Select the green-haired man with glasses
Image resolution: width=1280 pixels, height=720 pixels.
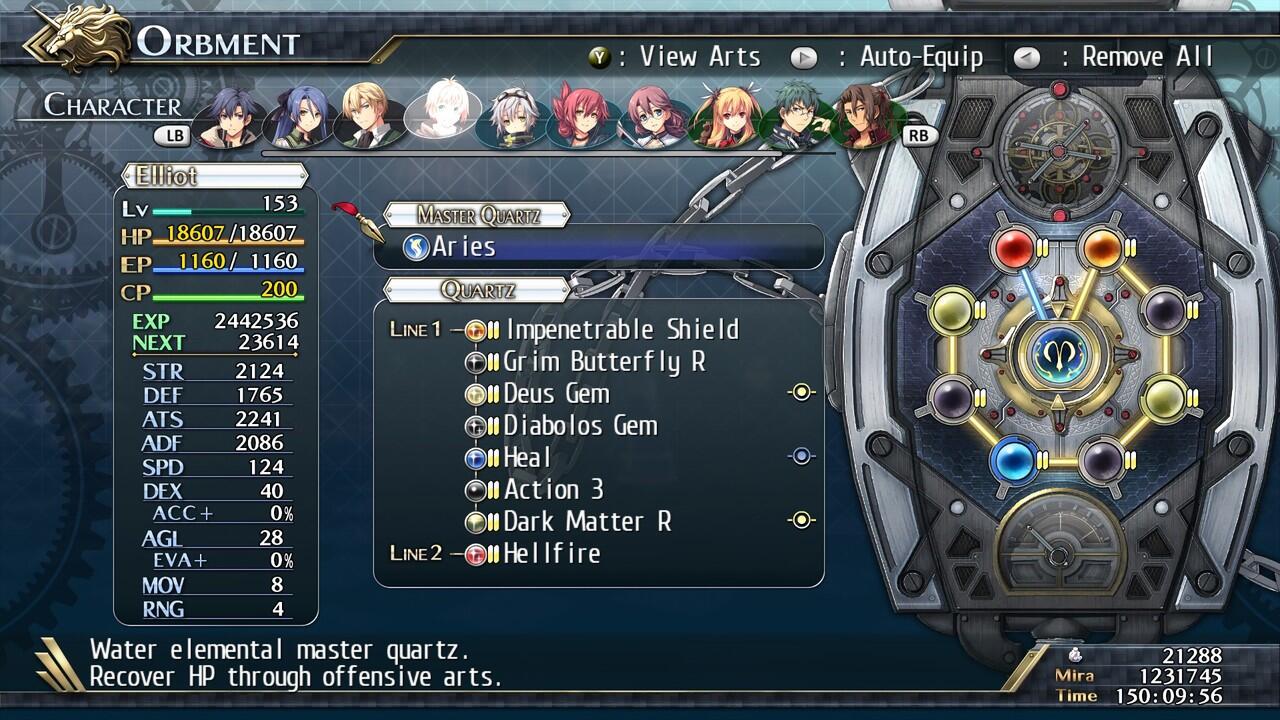[799, 116]
